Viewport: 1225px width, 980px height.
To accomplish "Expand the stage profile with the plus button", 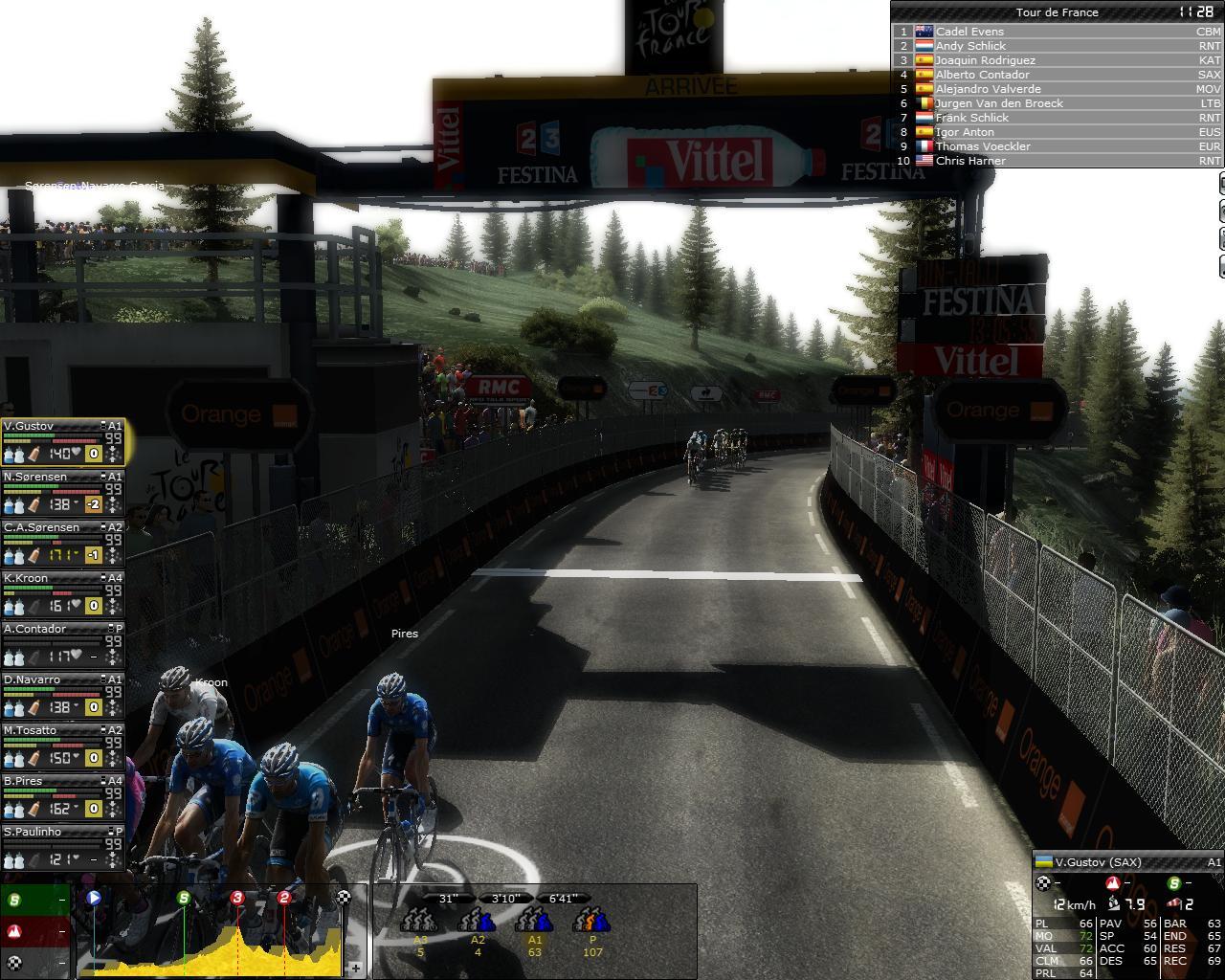I will [355, 969].
